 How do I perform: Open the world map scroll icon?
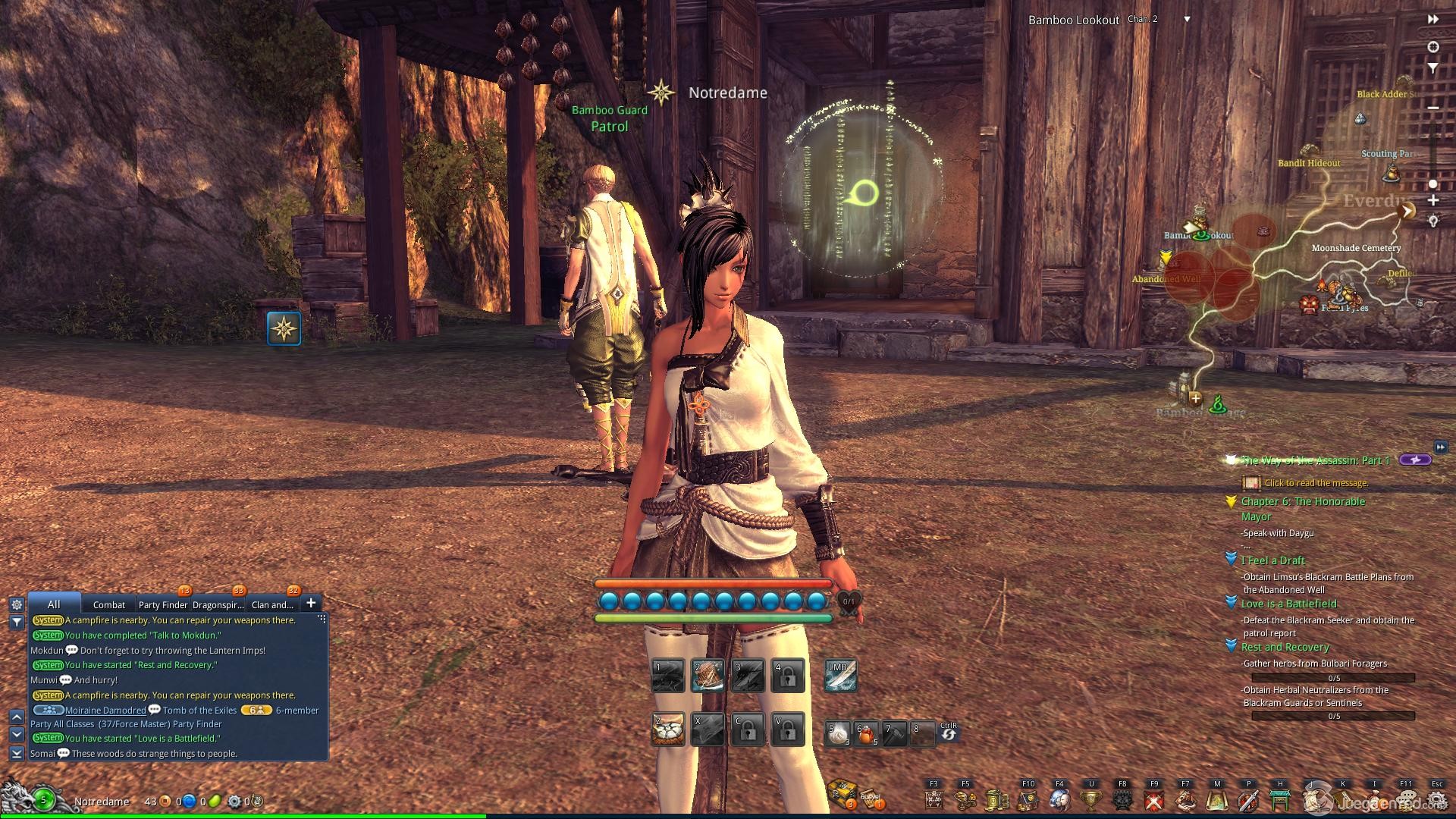[x=1217, y=799]
